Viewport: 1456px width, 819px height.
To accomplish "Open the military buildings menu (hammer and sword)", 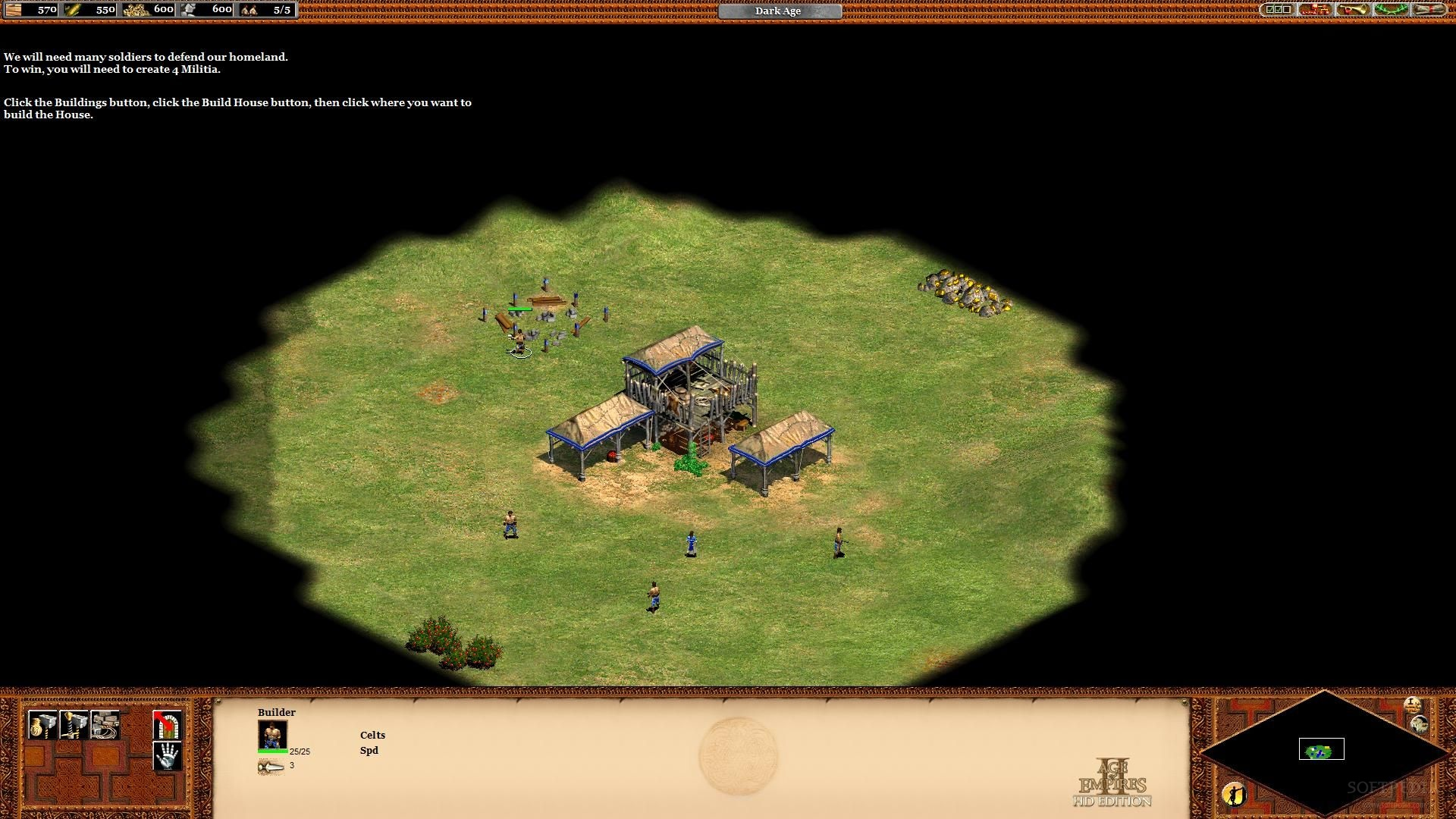I will coord(74,725).
